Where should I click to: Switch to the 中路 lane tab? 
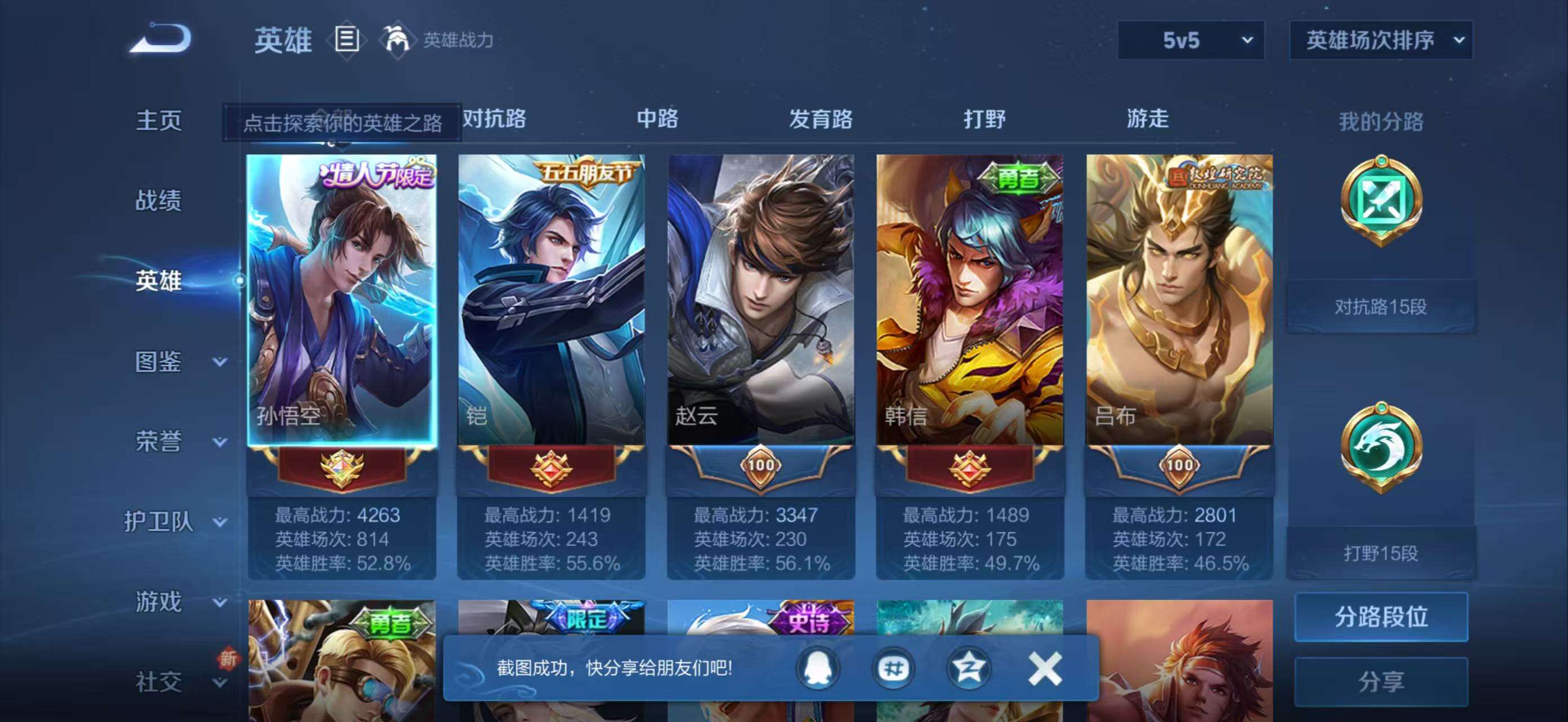(x=657, y=118)
